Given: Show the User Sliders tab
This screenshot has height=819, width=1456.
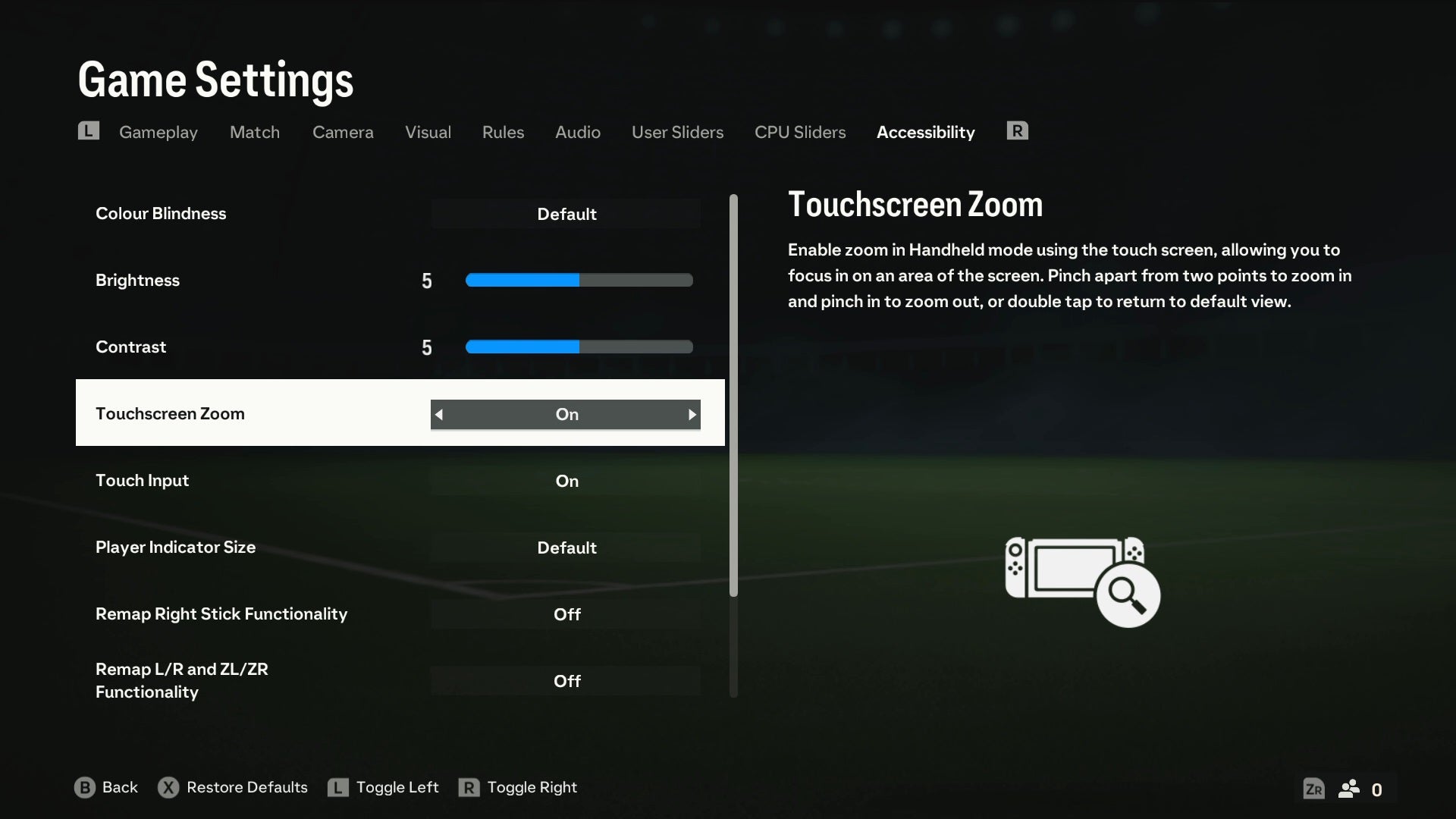Looking at the screenshot, I should click(677, 132).
